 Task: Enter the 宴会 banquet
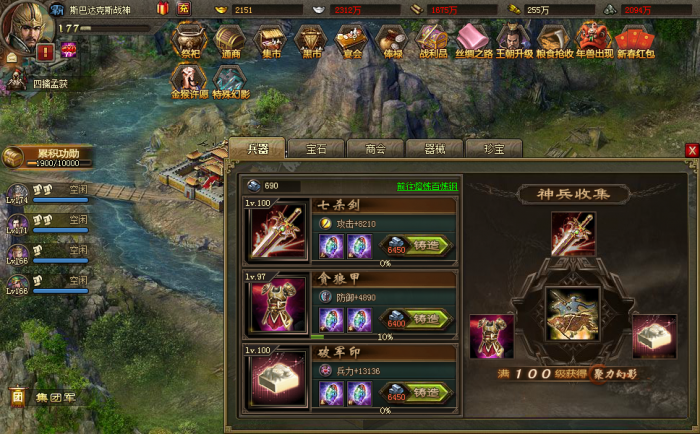(349, 42)
